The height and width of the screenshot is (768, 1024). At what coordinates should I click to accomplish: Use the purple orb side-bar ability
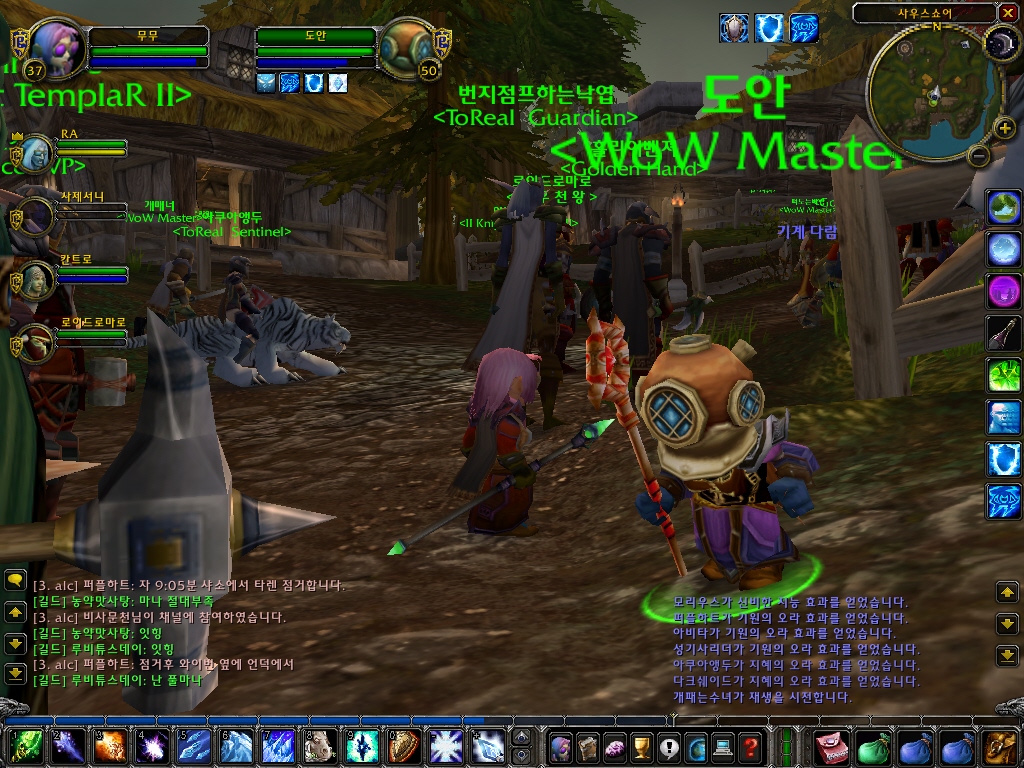pos(1003,291)
